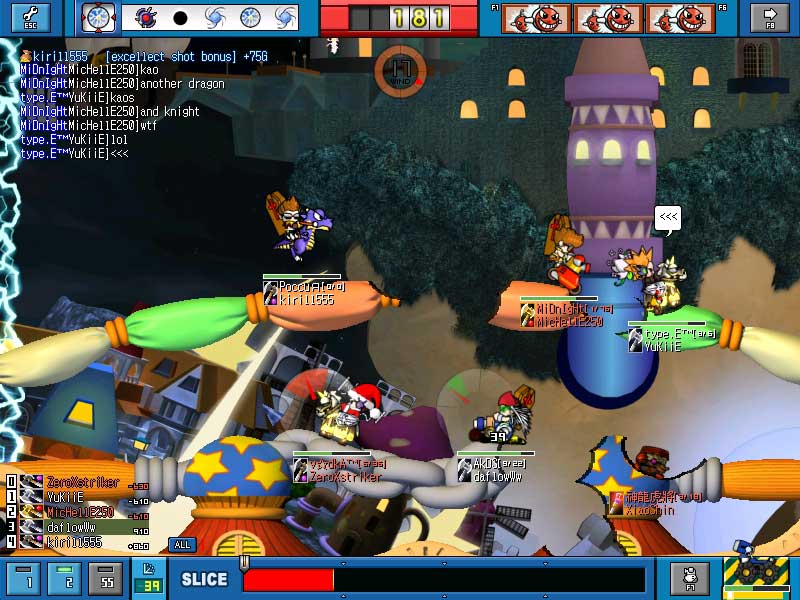Viewport: 800px width, 600px height.
Task: Select the third dual red bomb item slot
Action: coord(680,18)
